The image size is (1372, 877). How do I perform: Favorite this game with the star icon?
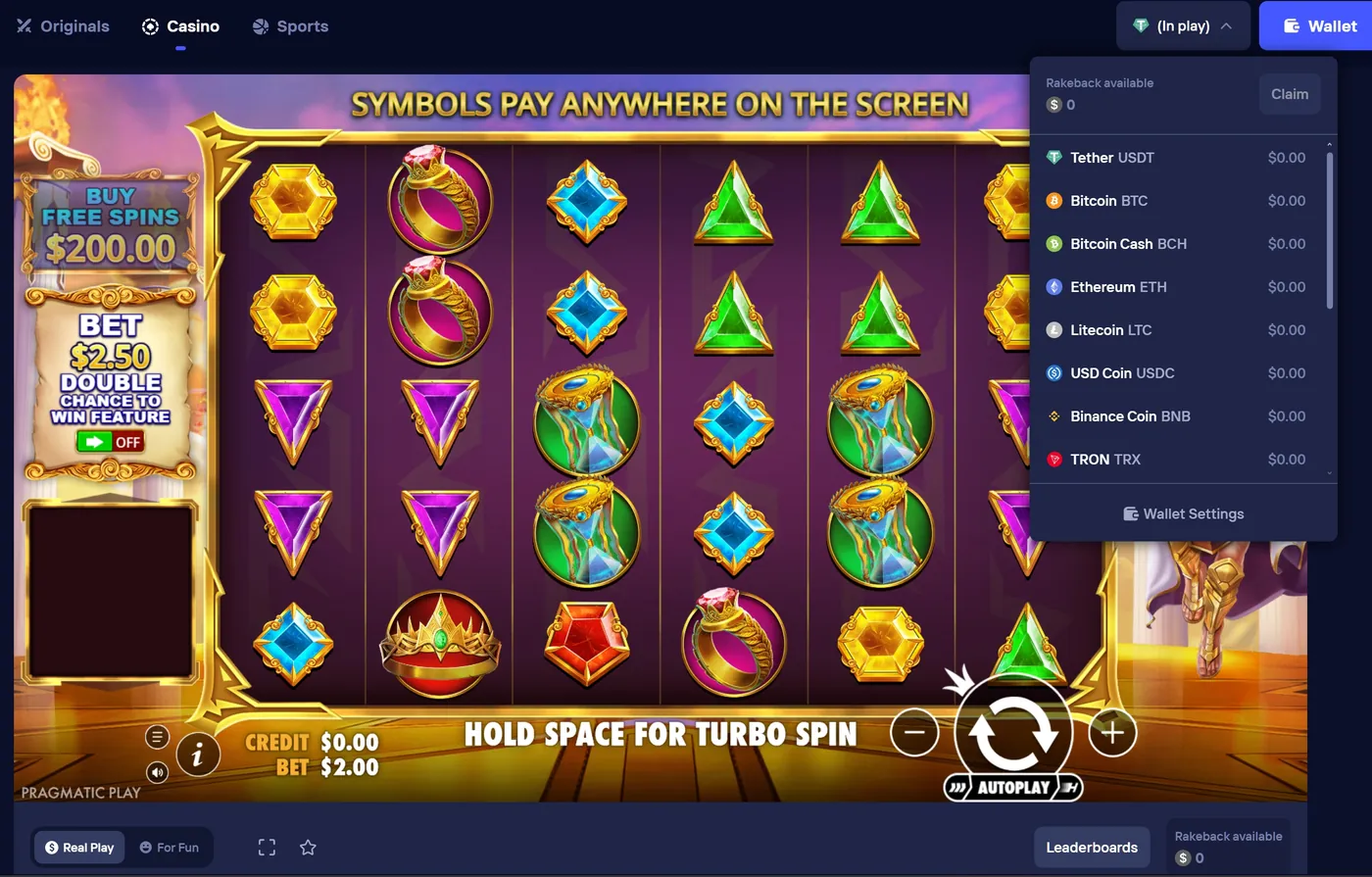tap(308, 847)
